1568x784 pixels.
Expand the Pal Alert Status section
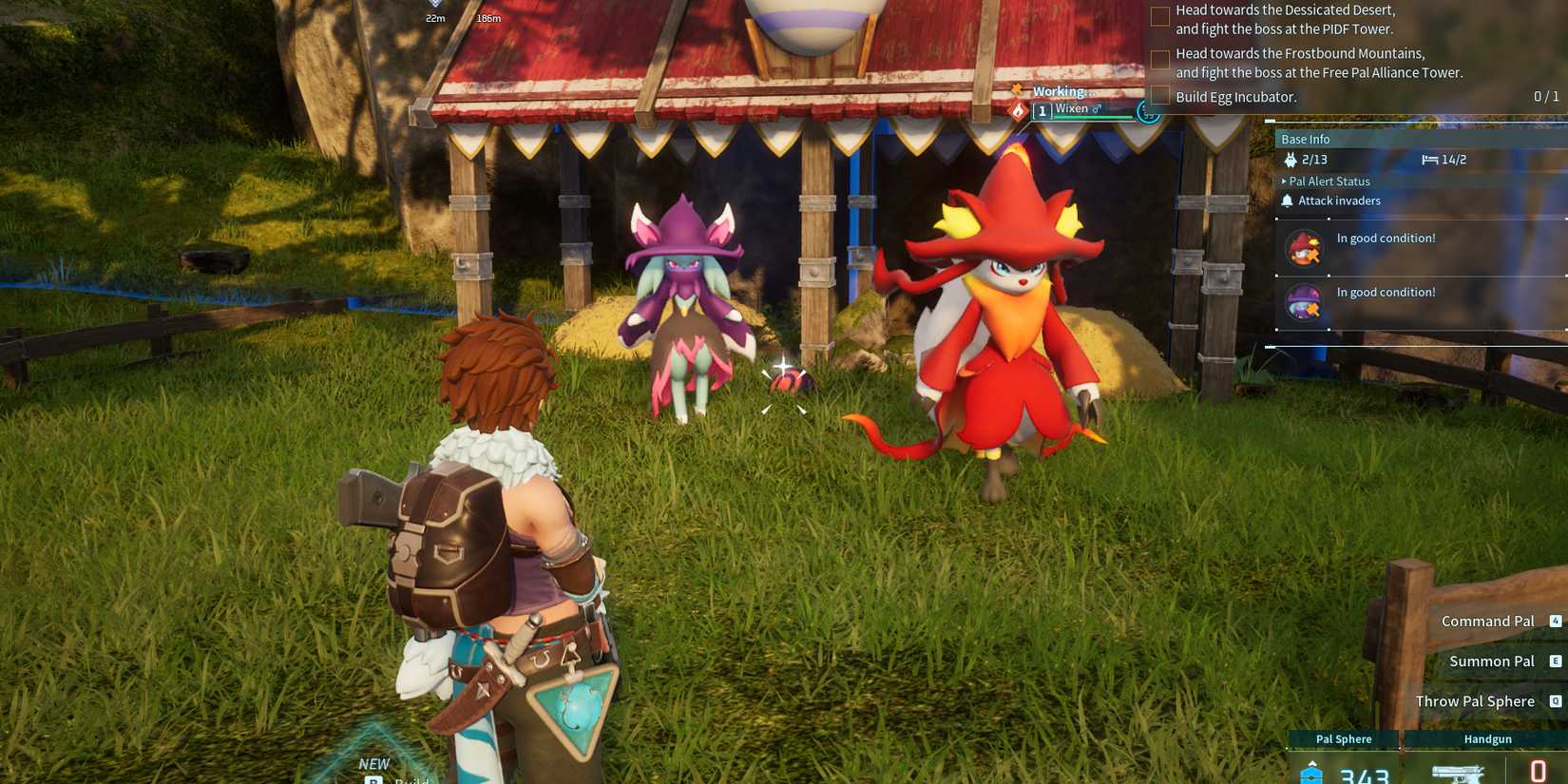click(x=1329, y=181)
